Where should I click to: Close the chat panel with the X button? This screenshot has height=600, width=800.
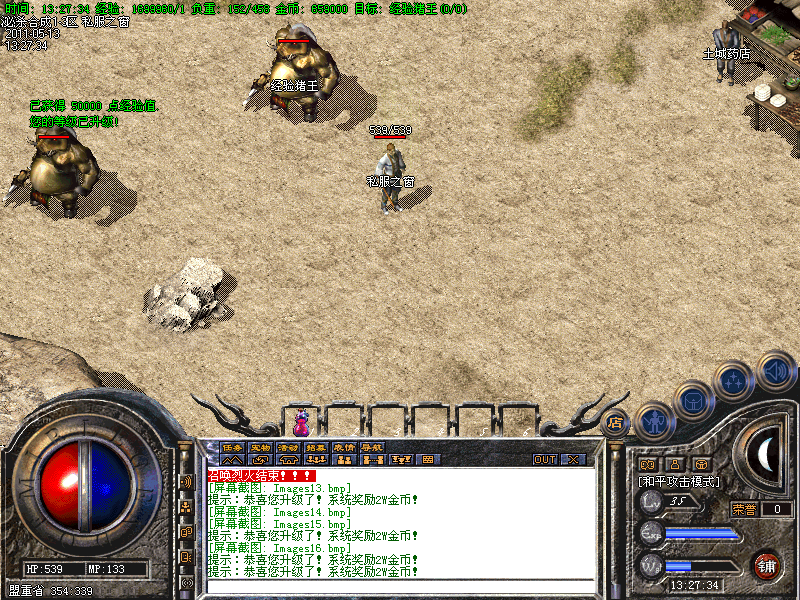point(573,460)
